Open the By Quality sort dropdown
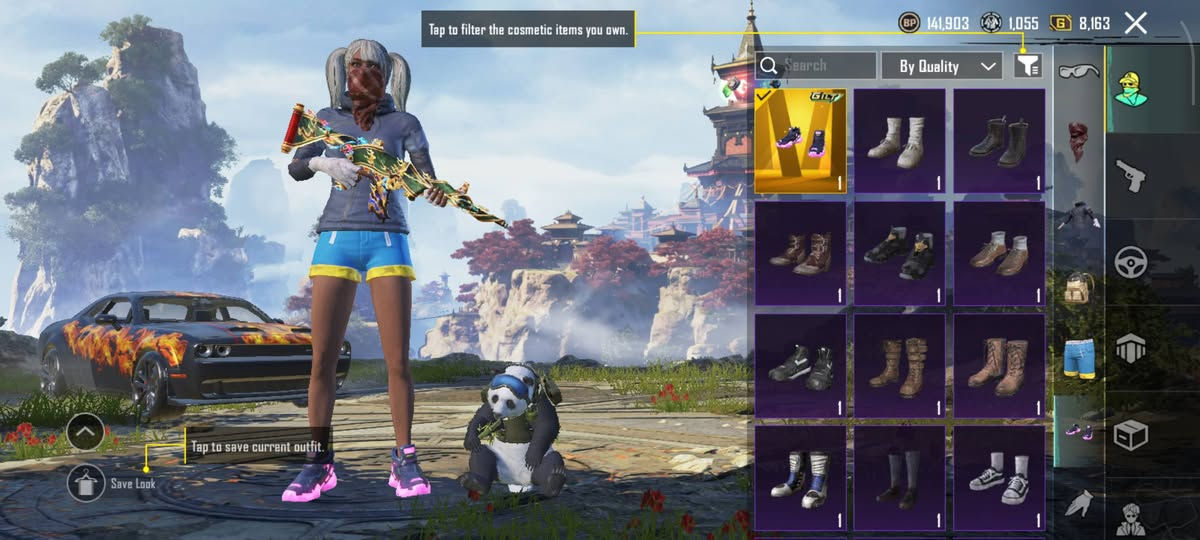 [x=941, y=66]
